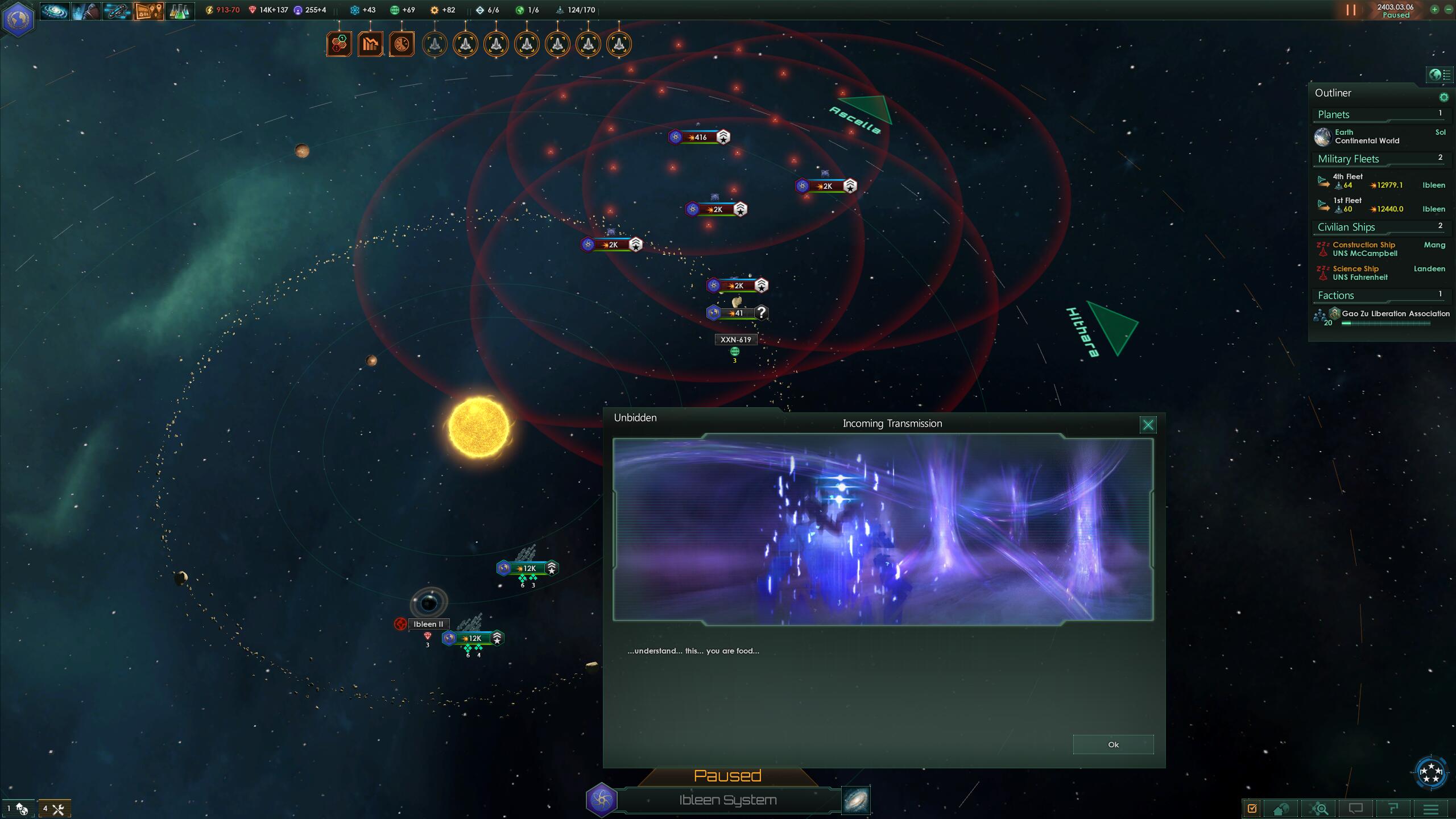
Task: Click the Gao Zu Liberation Association support bar
Action: pyautogui.click(x=1386, y=322)
